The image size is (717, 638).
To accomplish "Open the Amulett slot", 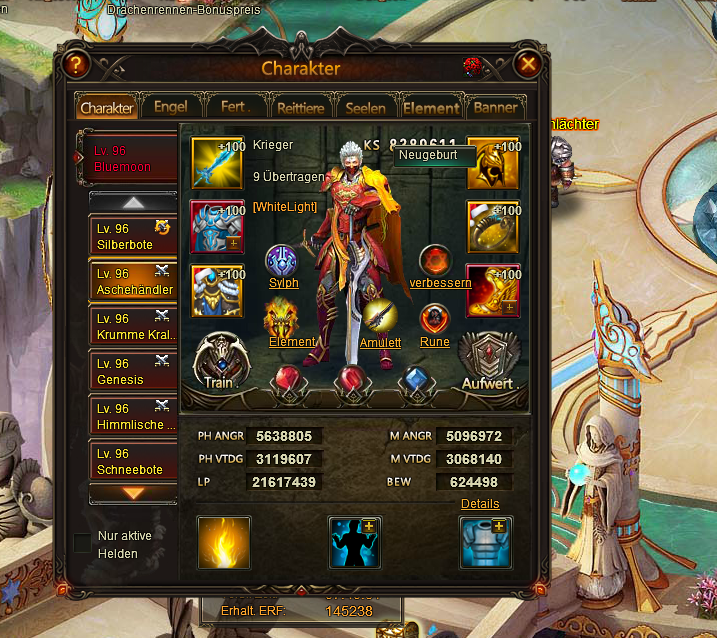I will pyautogui.click(x=380, y=318).
